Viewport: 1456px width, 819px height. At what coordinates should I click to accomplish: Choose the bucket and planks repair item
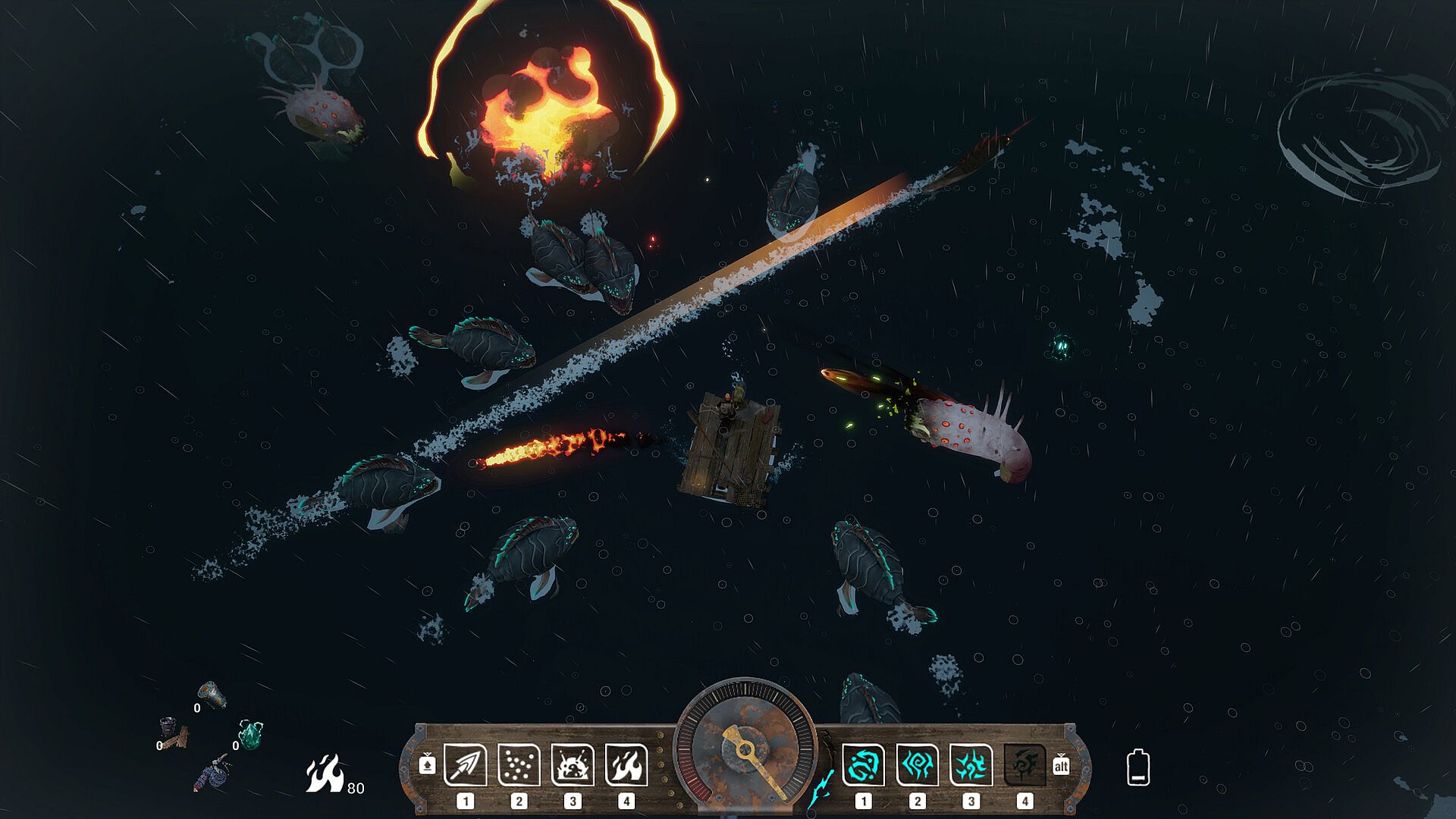tap(174, 731)
